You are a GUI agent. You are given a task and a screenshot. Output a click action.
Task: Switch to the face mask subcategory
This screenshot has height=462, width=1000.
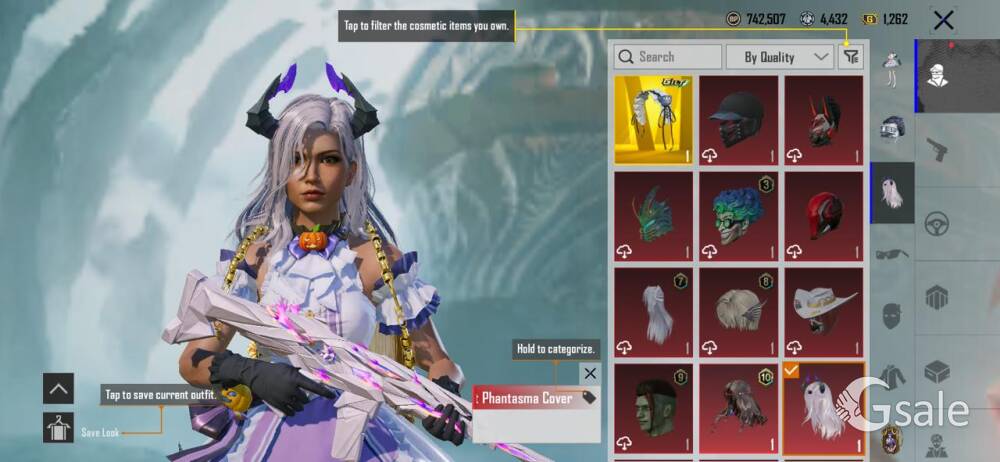892,314
